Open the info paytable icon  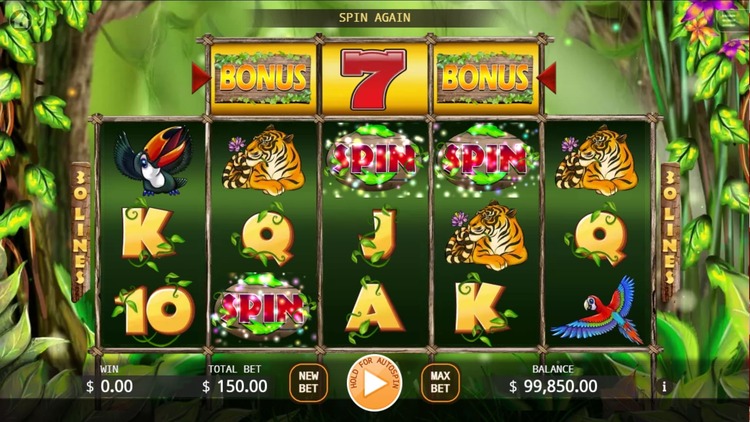664,386
